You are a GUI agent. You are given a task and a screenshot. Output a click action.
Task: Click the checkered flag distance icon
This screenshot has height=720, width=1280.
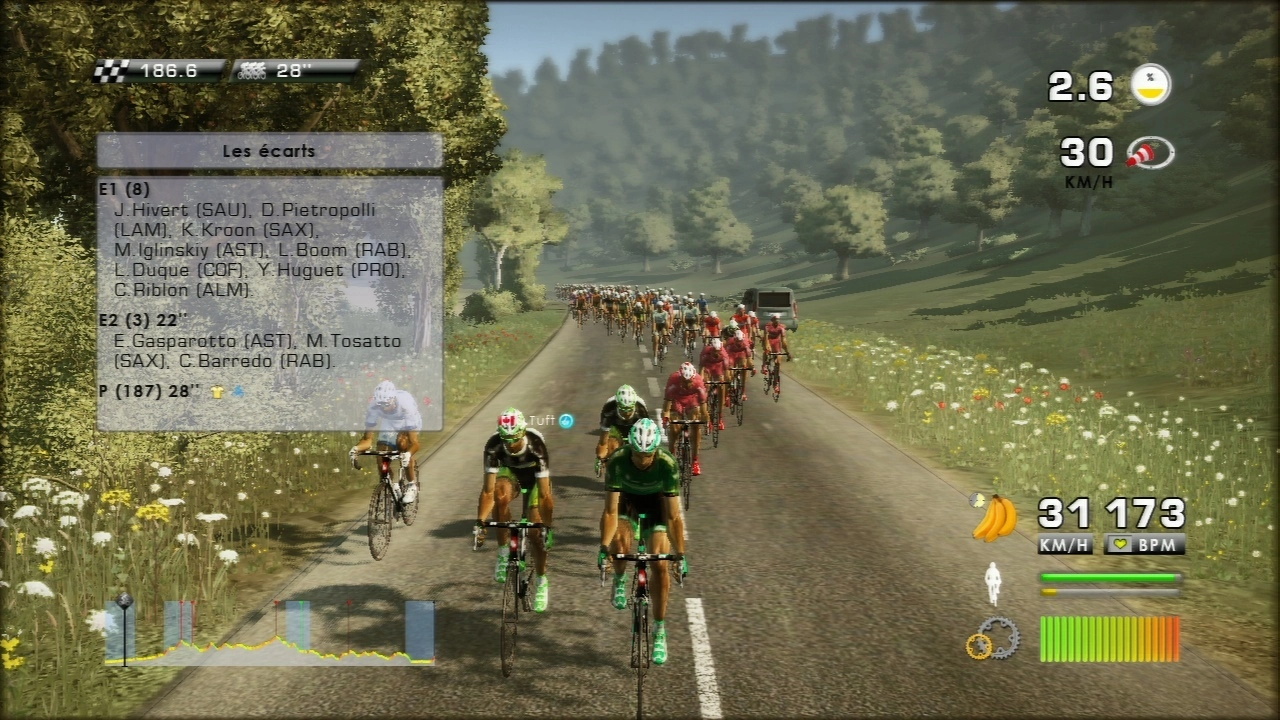[112, 71]
